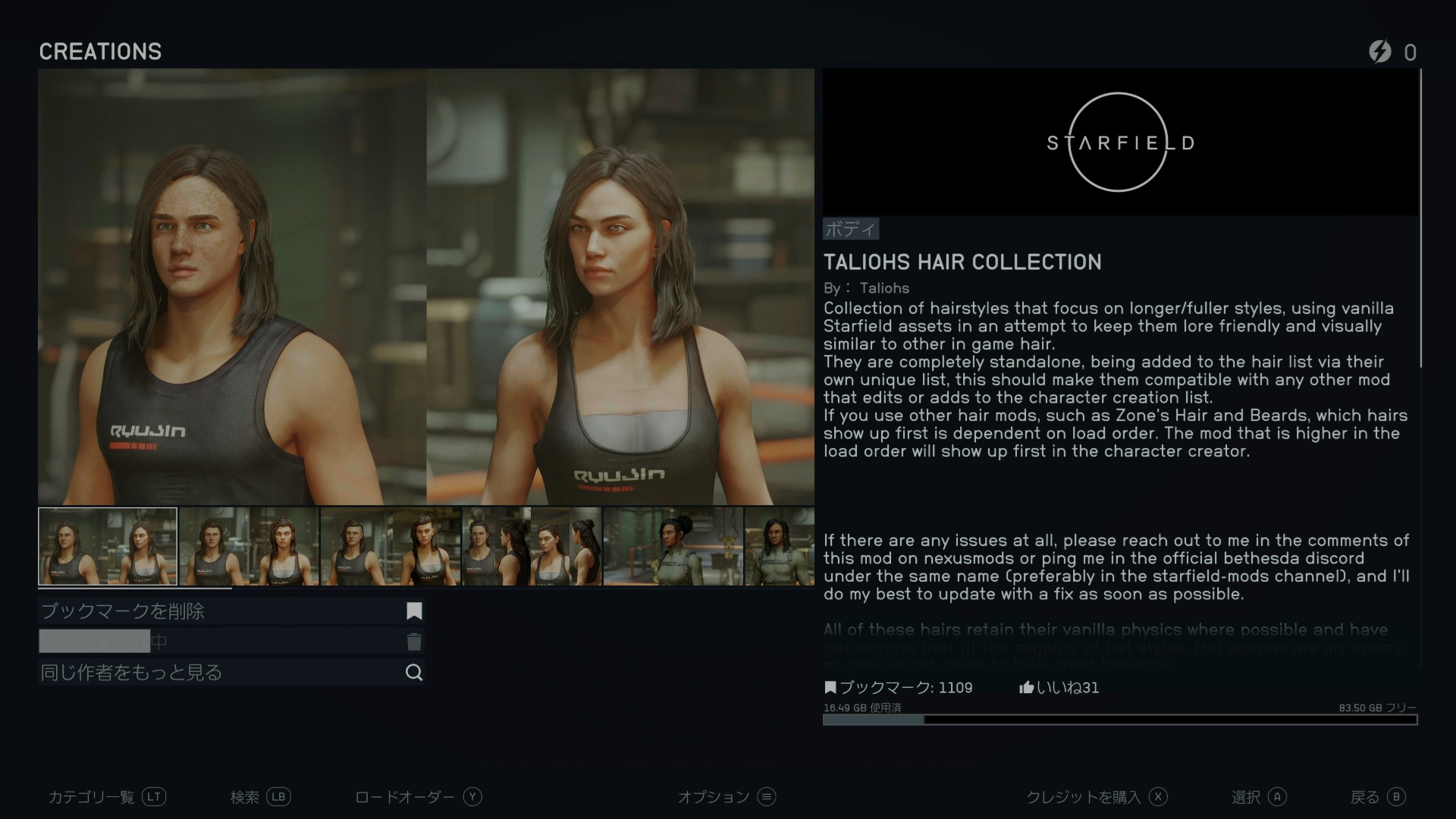View the partially cut-off last thumbnail

point(780,546)
